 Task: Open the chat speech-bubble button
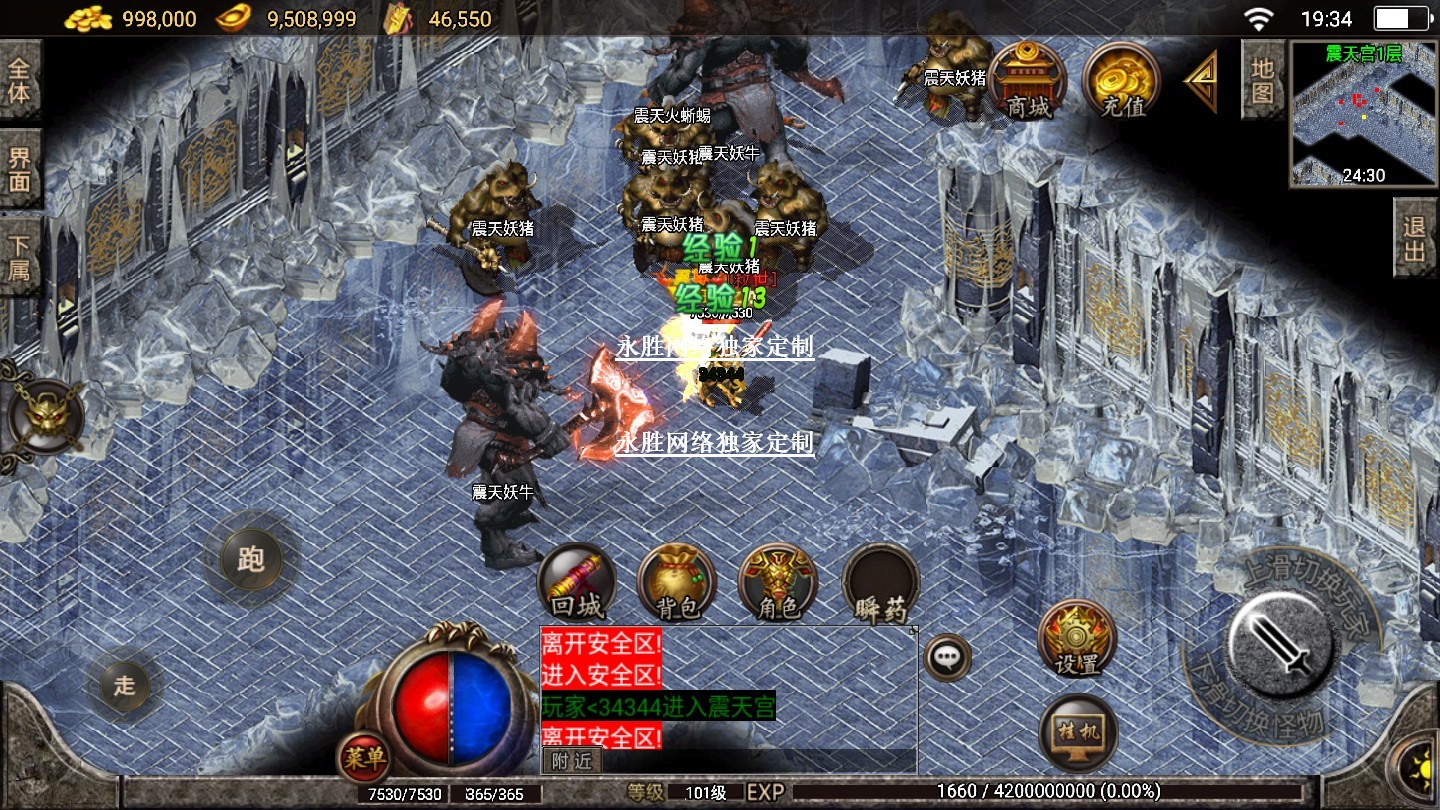[945, 657]
